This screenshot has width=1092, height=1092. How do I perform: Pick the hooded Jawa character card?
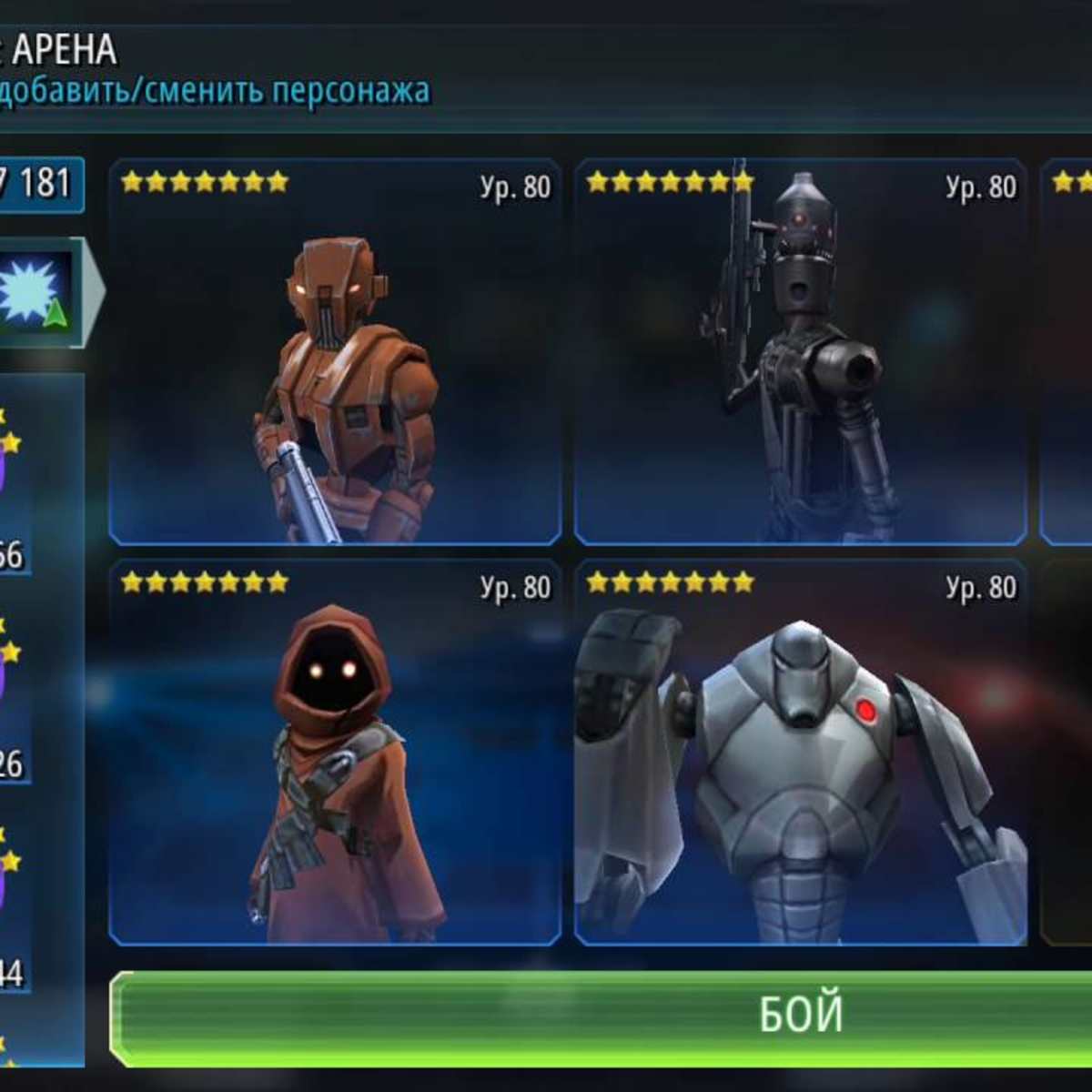(335, 753)
